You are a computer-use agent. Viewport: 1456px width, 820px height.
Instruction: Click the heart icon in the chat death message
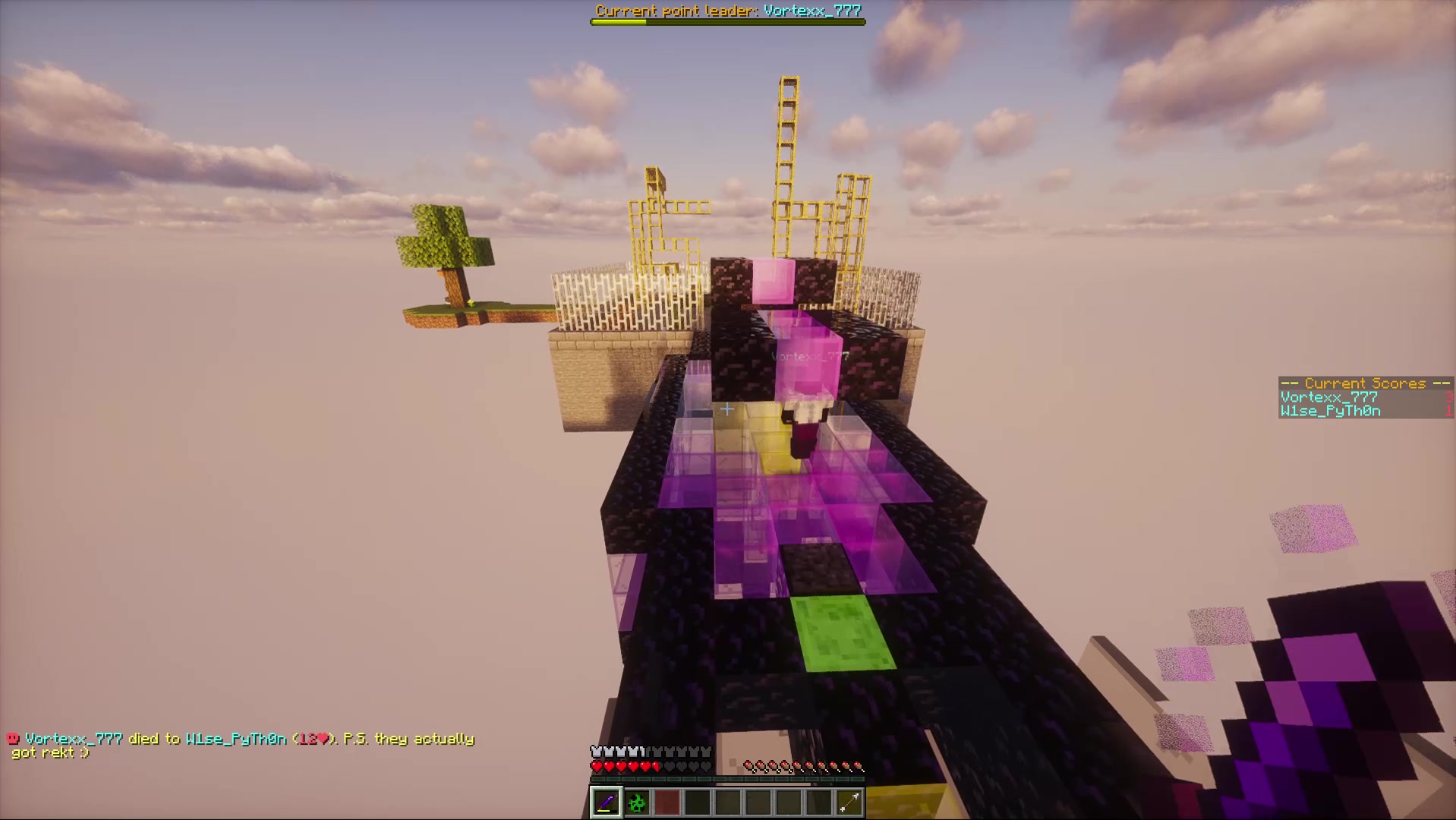(323, 739)
